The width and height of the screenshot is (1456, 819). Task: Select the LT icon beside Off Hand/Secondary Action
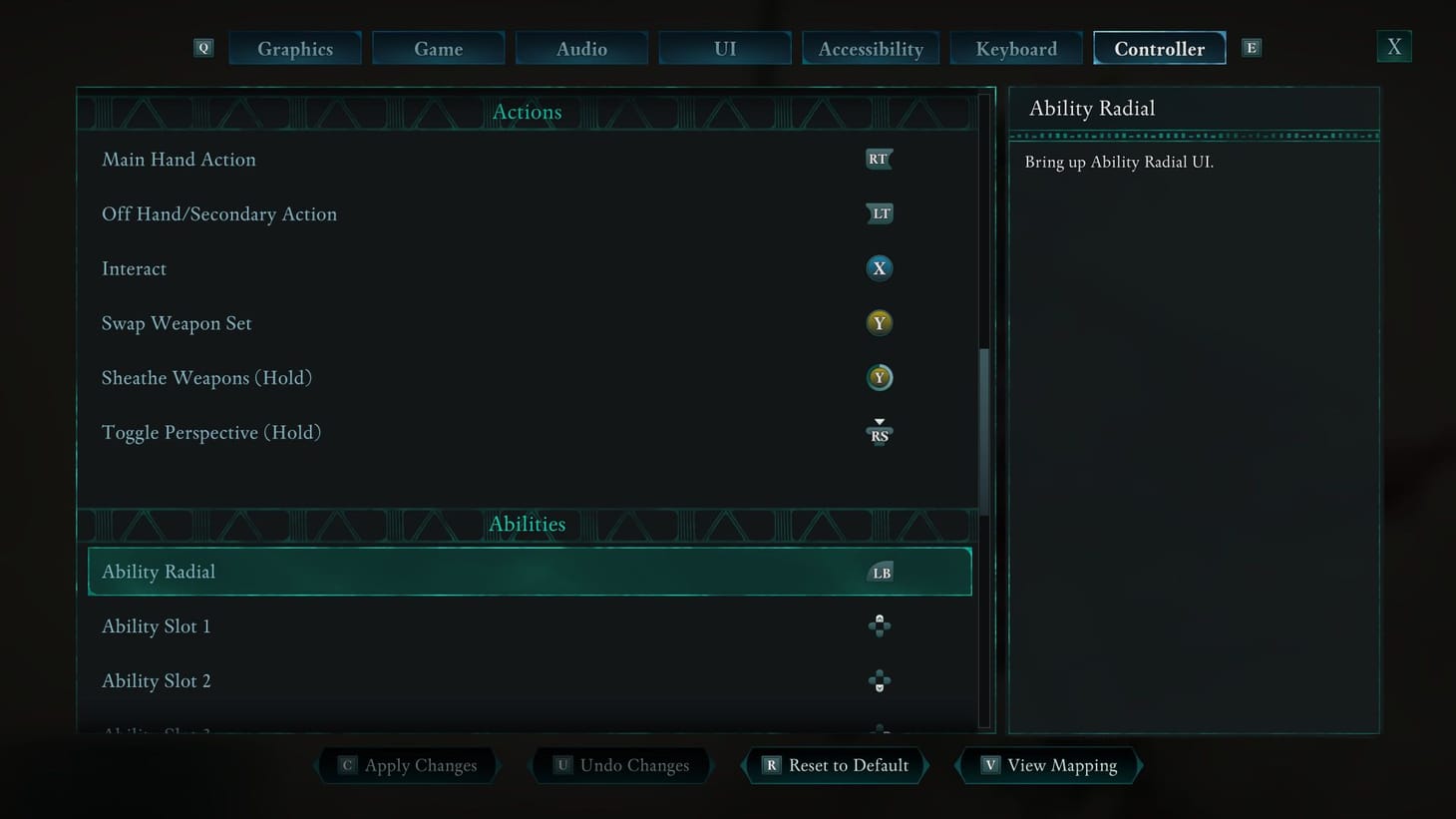(879, 213)
